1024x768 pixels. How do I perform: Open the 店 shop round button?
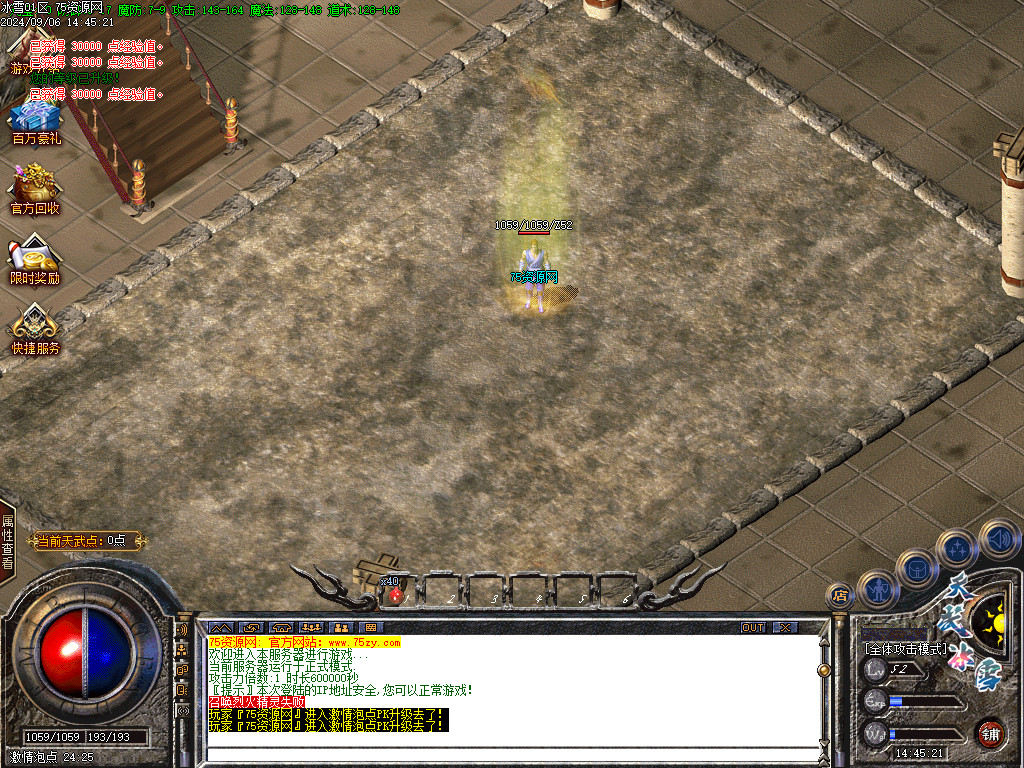click(840, 597)
